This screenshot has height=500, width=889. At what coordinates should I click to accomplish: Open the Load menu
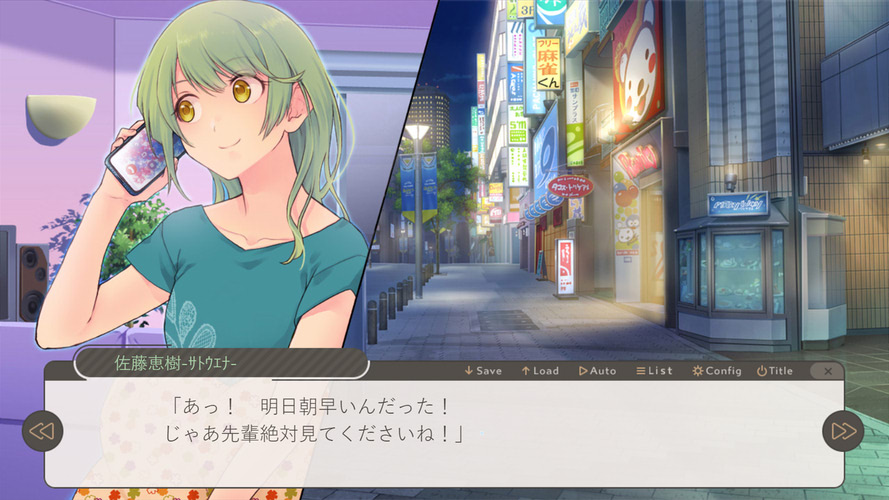pos(540,371)
